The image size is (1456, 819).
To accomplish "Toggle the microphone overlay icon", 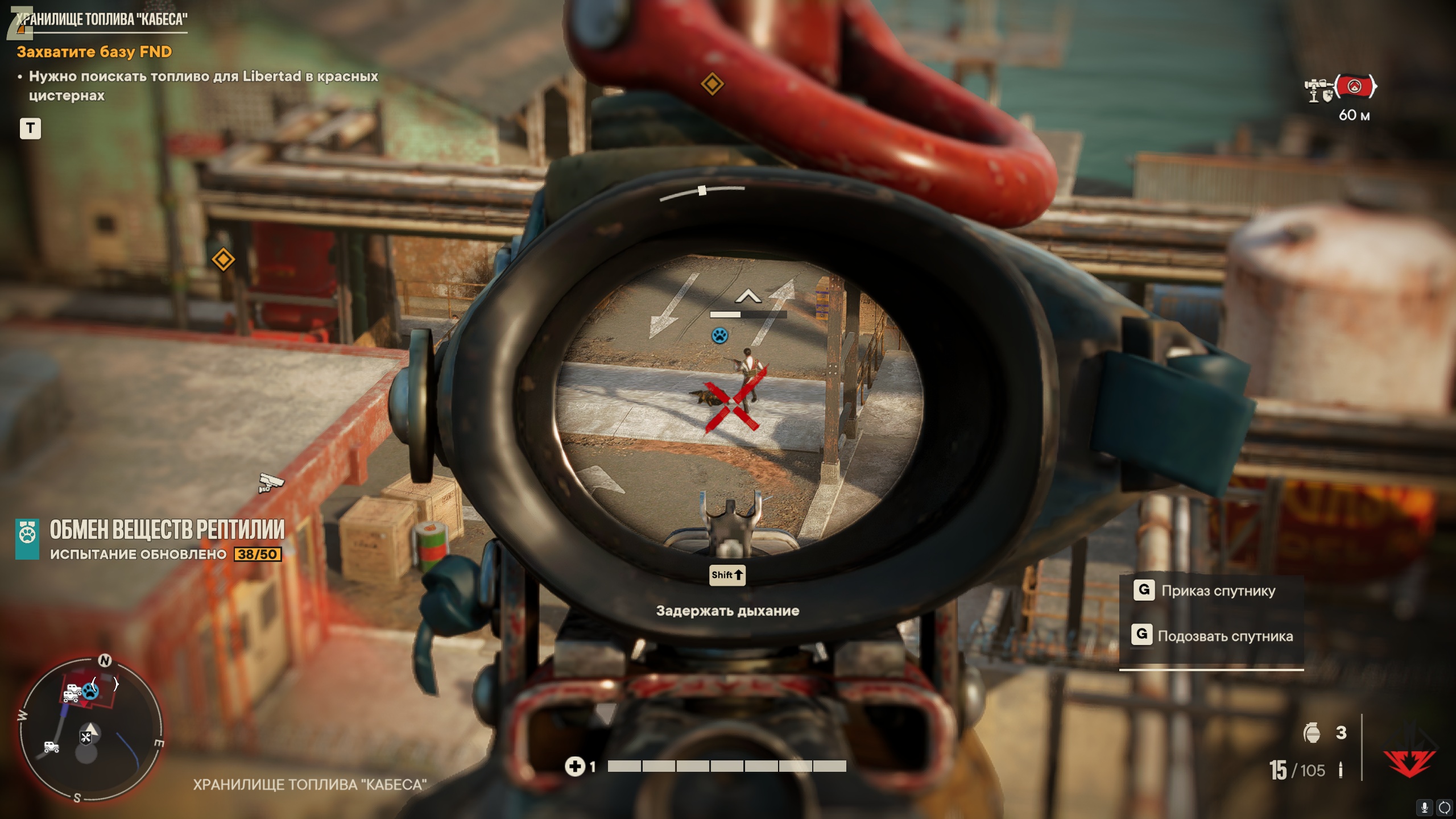I will (x=1425, y=808).
